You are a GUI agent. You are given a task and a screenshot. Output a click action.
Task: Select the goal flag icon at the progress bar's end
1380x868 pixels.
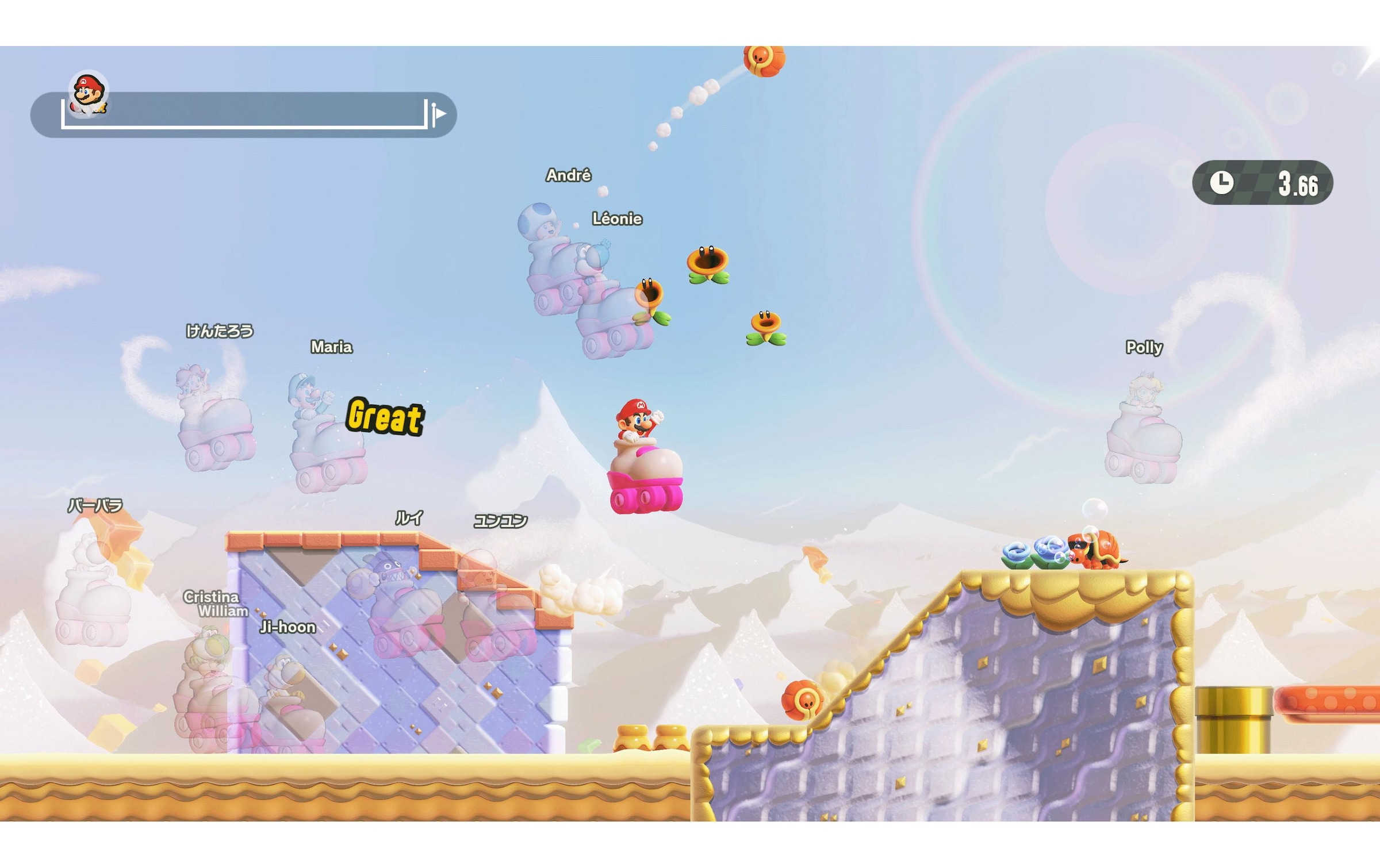click(x=437, y=113)
